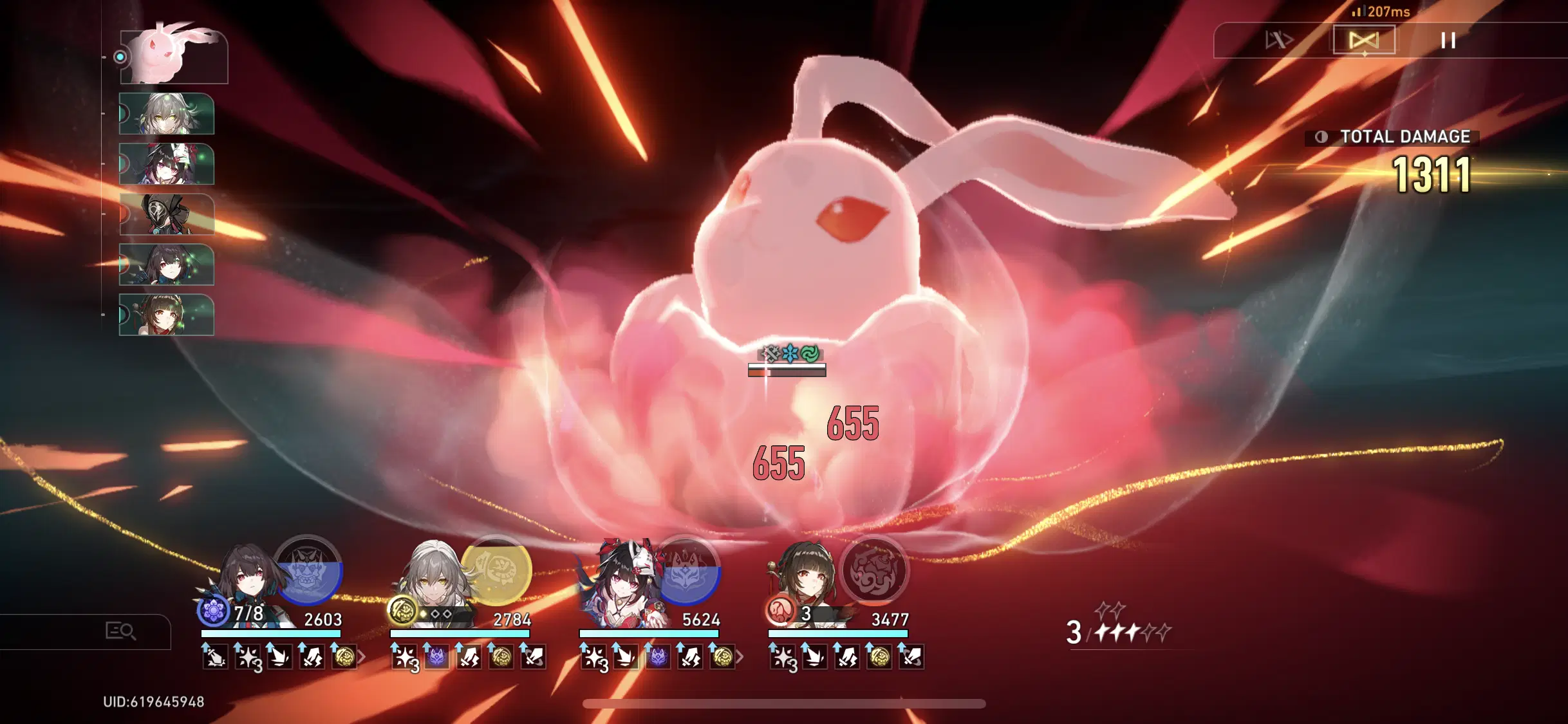Activate Seele's ultimate ability
This screenshot has width=1568, height=724.
pos(311,575)
